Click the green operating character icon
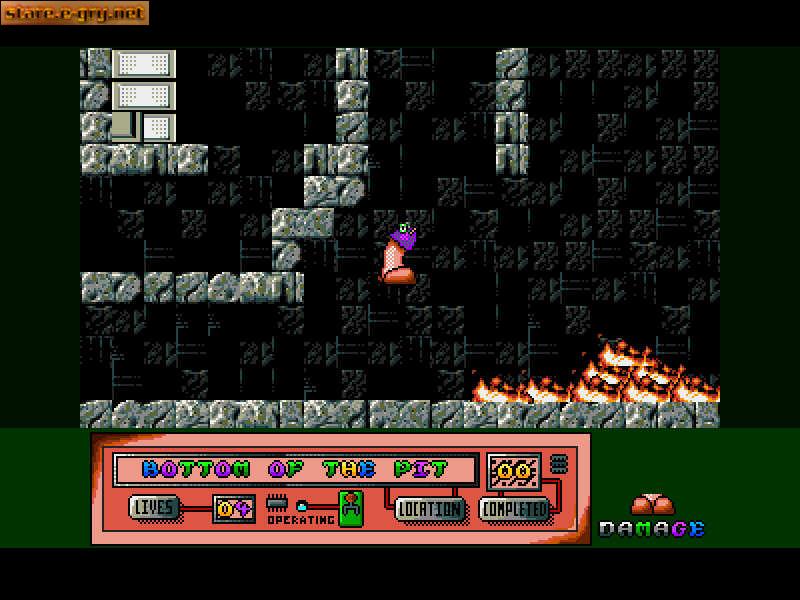Viewport: 800px width, 600px height. 350,508
